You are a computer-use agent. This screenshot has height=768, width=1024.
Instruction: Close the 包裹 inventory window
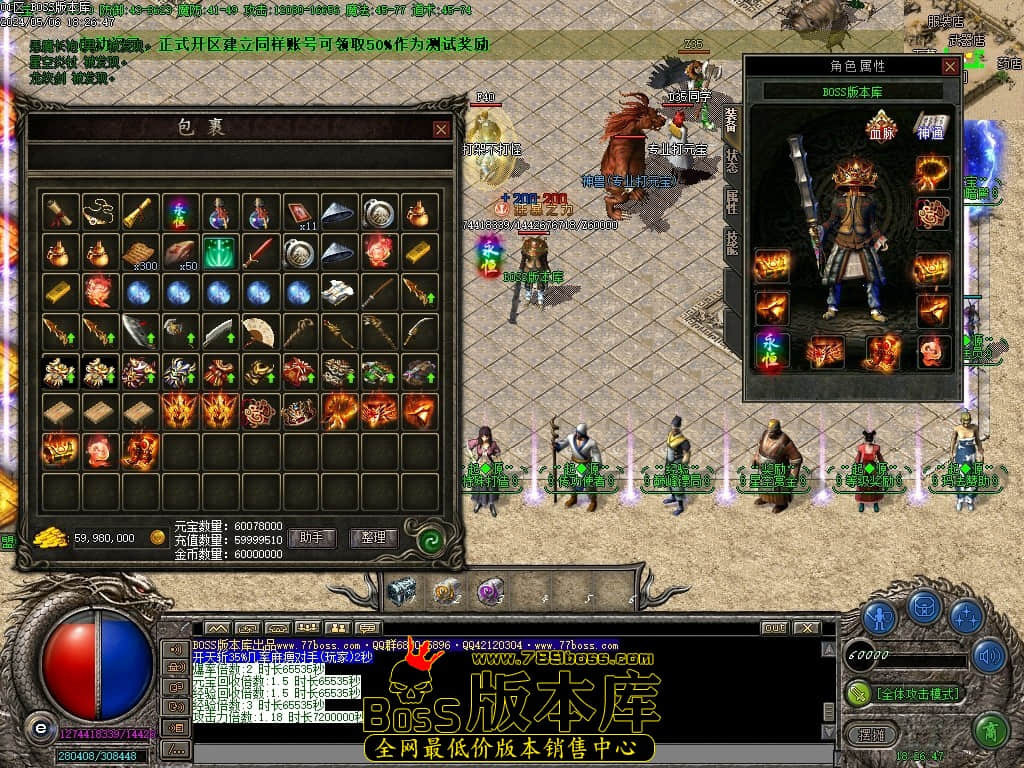pos(441,129)
